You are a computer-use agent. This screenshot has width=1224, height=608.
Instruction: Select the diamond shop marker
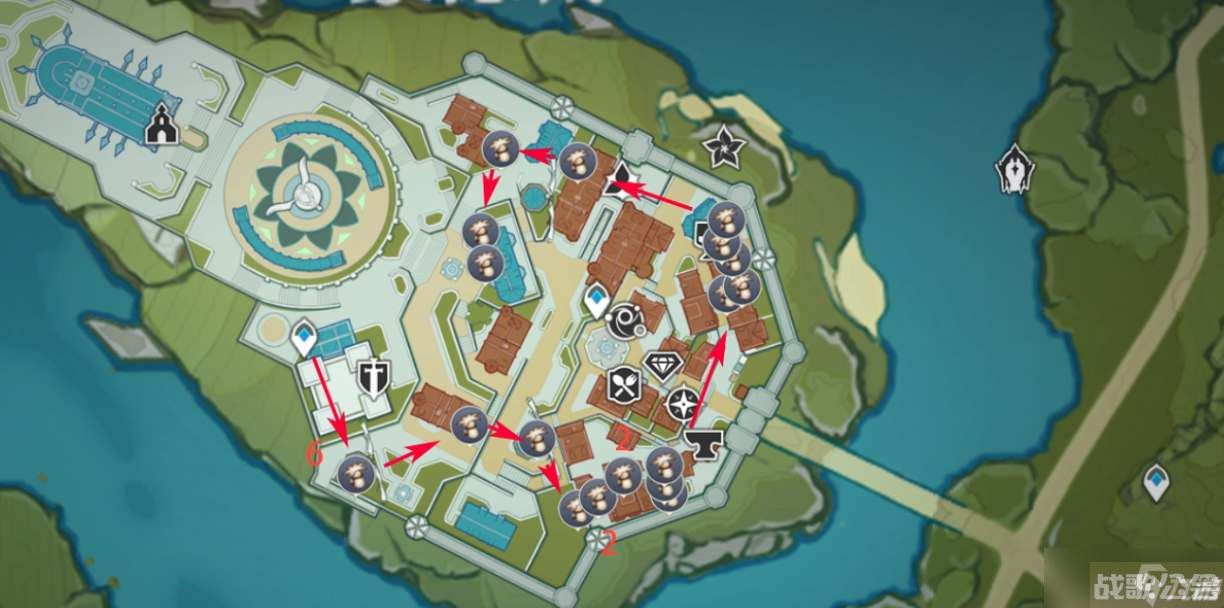coord(660,365)
